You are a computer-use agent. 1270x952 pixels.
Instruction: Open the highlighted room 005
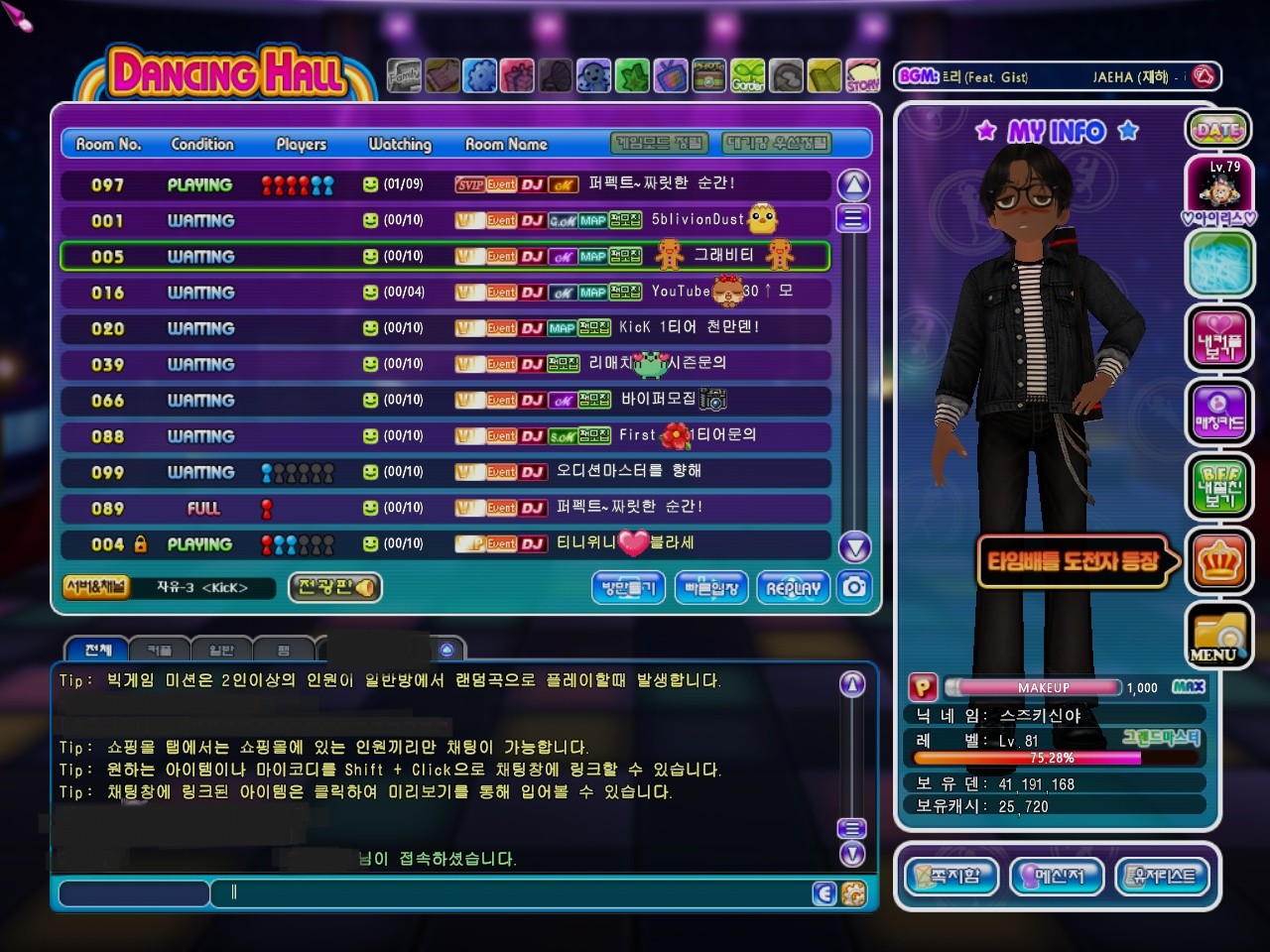444,256
